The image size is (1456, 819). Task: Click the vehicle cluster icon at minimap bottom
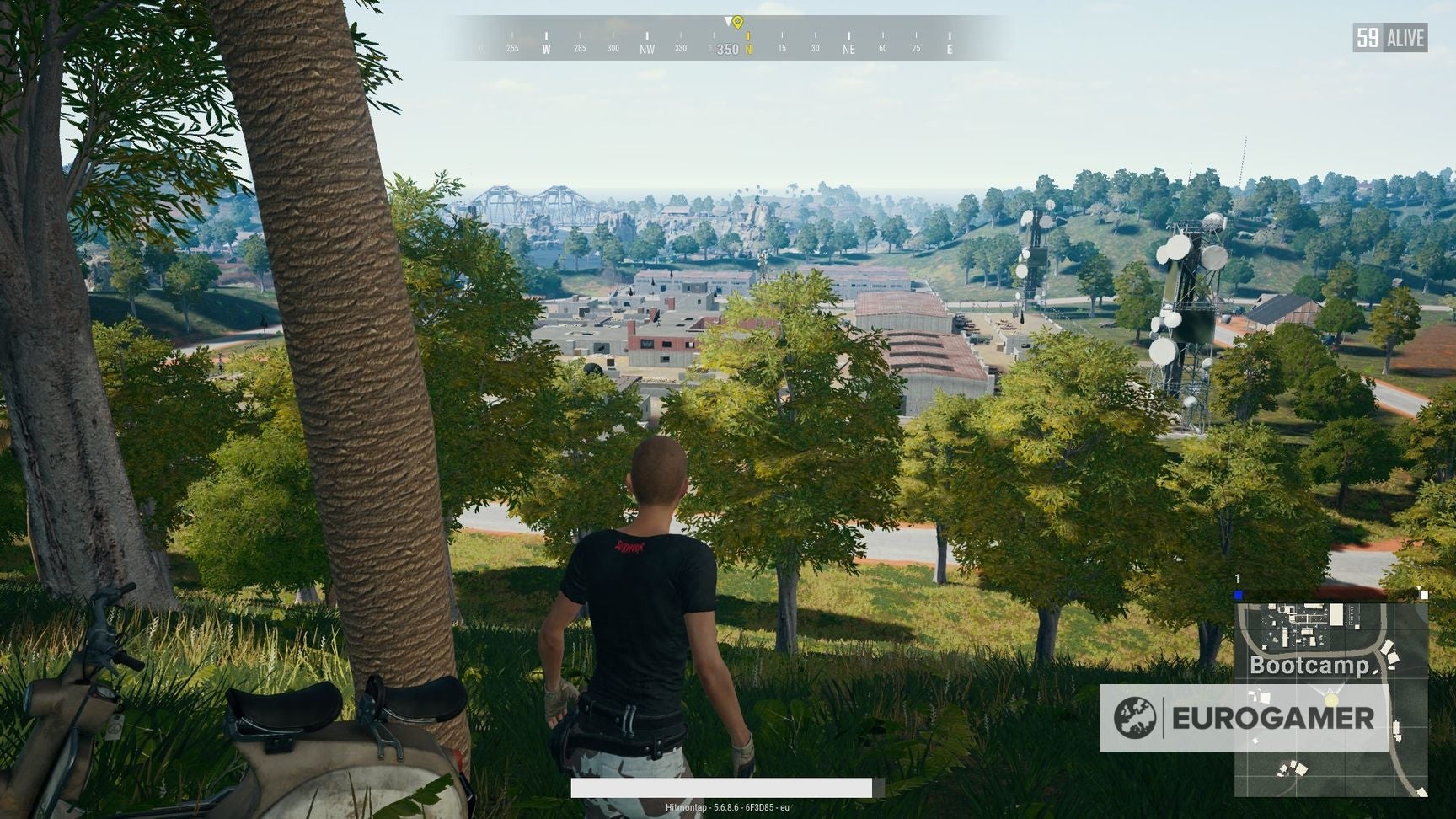coord(1292,768)
